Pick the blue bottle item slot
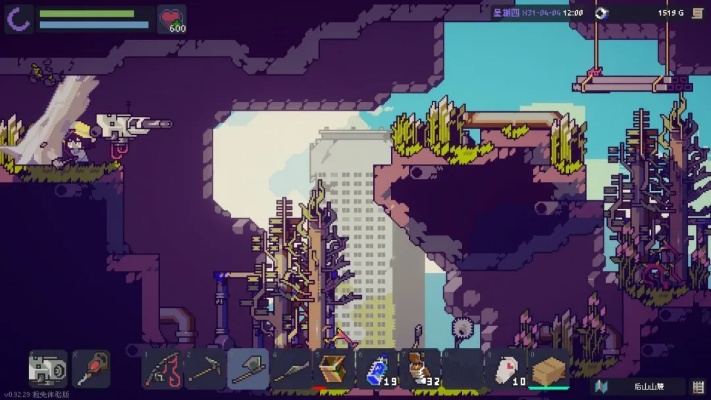Screen dimensions: 711x400 (376, 369)
